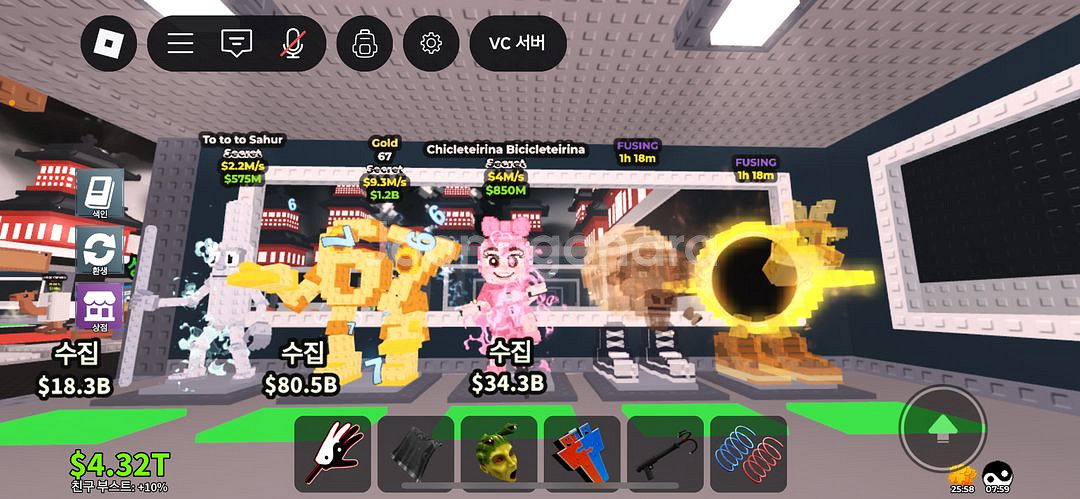Open the chat window

tap(236, 44)
